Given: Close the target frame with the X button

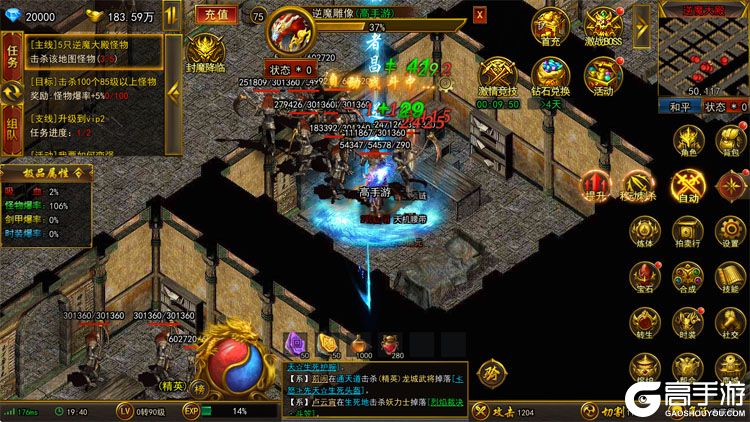Looking at the screenshot, I should [x=480, y=15].
